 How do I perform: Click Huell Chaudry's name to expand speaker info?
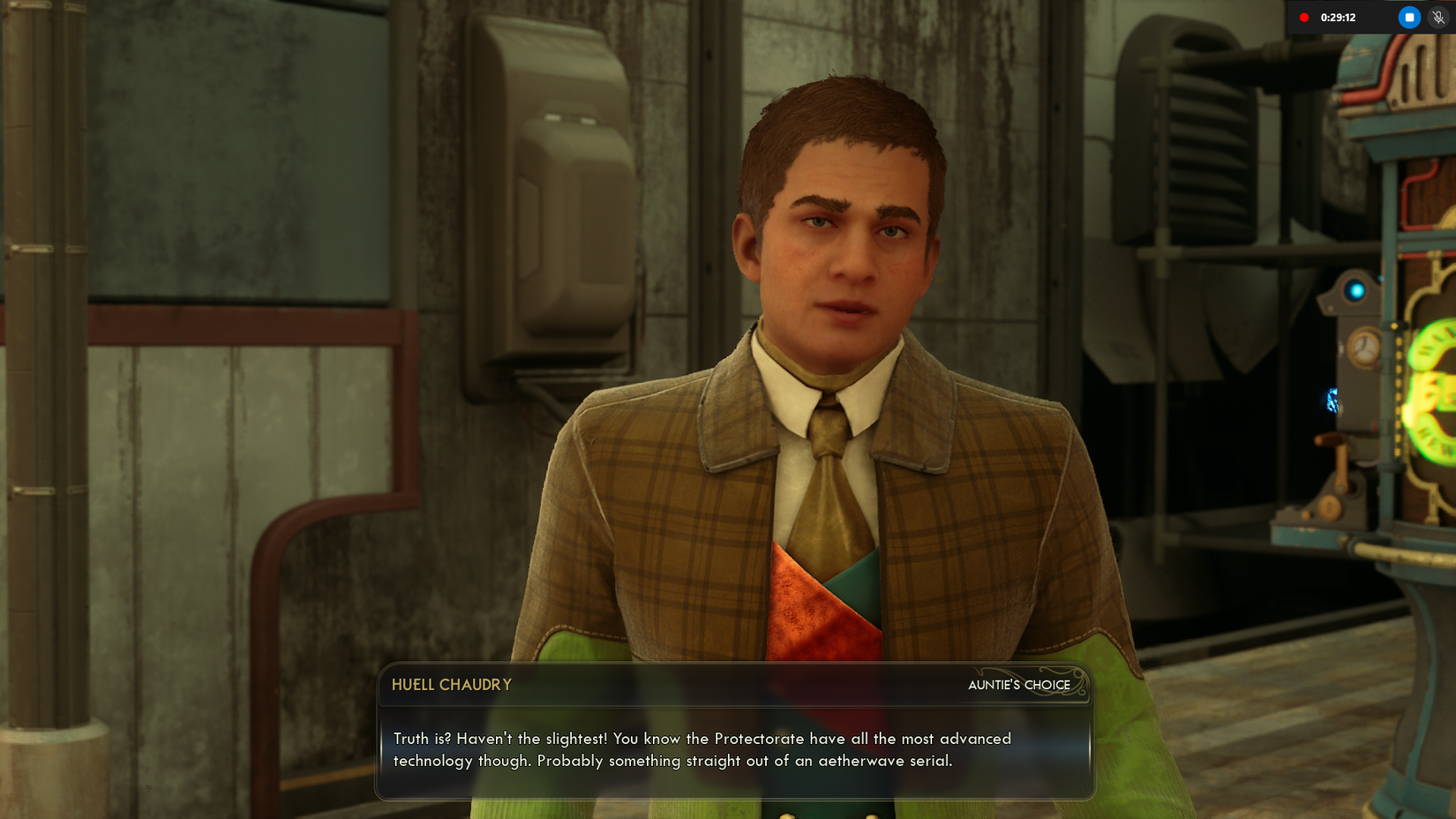(x=451, y=685)
